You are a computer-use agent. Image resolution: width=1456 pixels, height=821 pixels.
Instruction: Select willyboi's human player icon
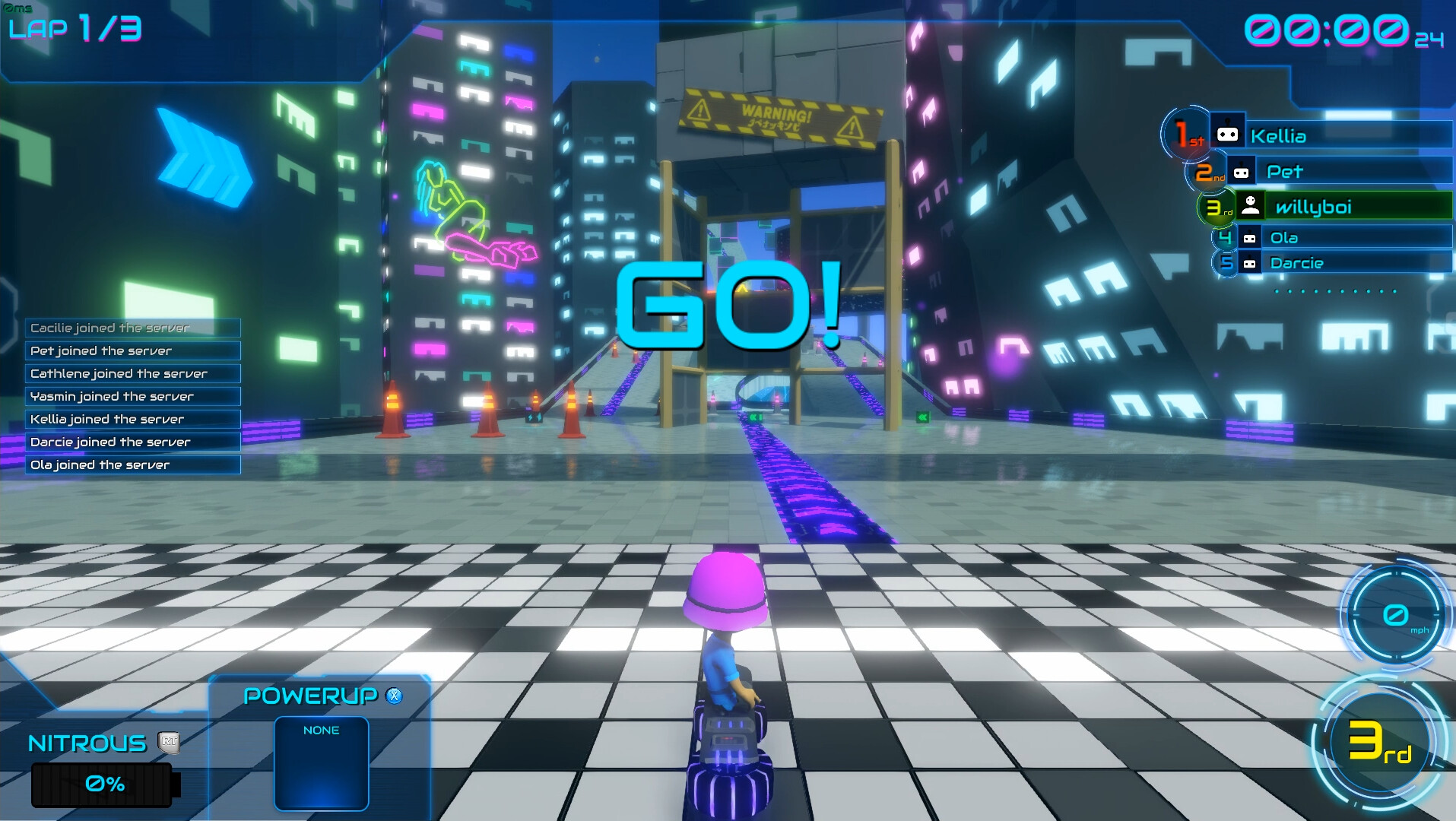coord(1251,206)
